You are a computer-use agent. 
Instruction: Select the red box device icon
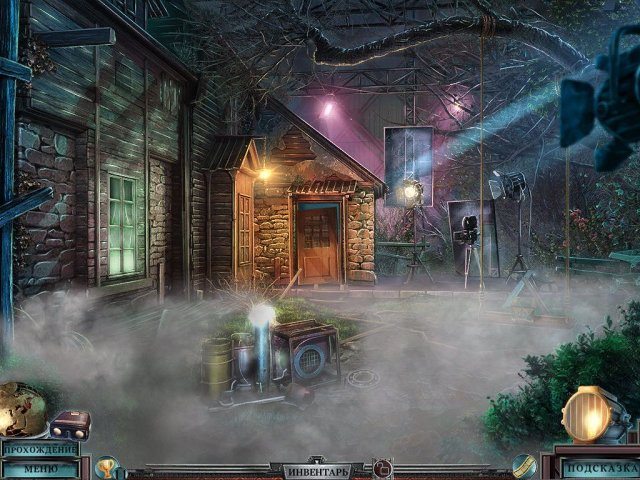70,424
